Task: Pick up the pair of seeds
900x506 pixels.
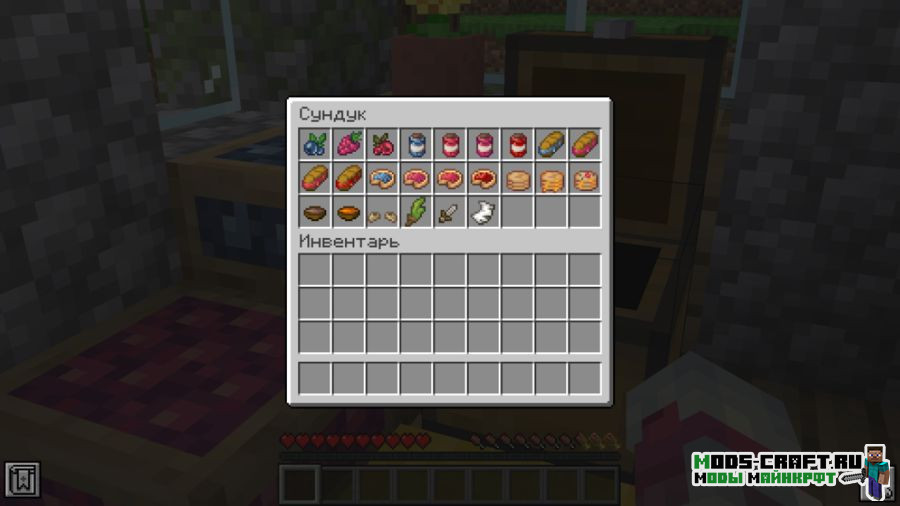Action: [x=383, y=212]
